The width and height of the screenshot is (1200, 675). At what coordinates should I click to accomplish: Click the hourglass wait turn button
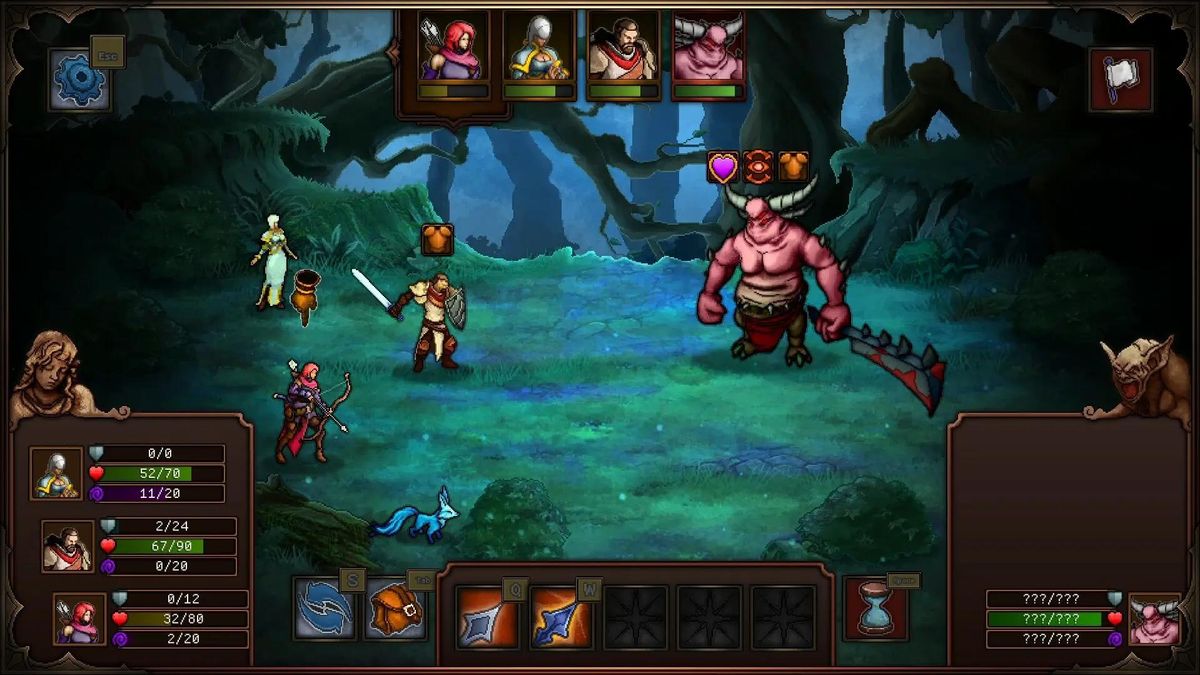(x=875, y=607)
